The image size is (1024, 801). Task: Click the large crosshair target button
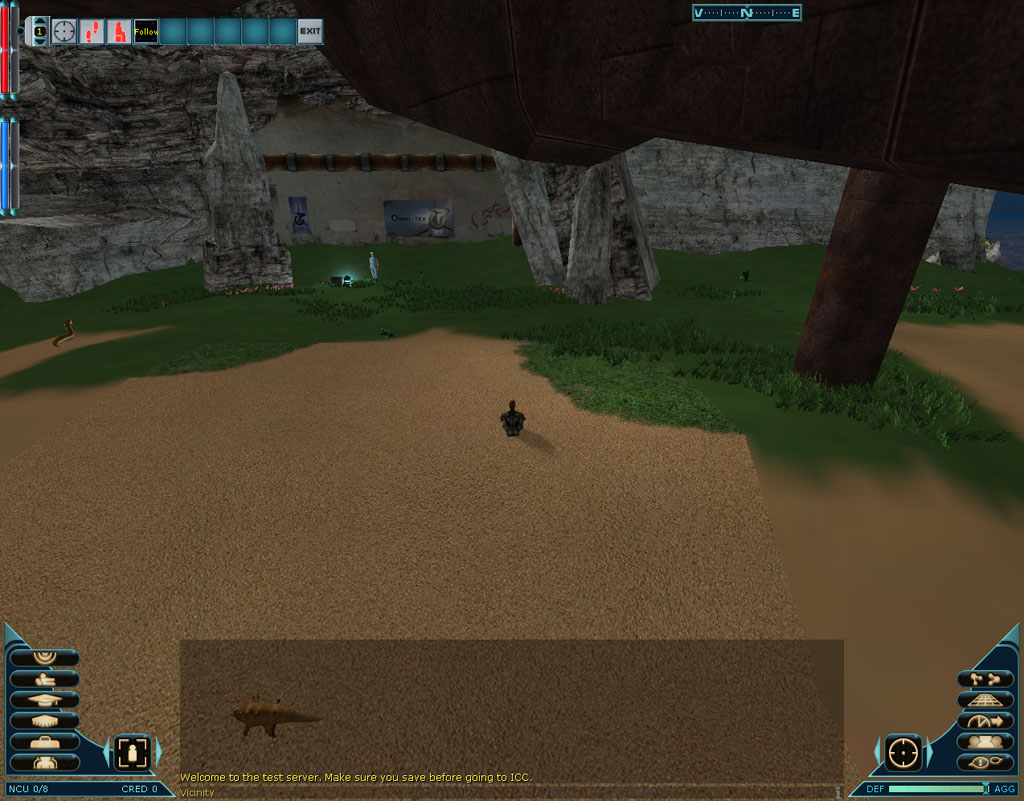(903, 752)
